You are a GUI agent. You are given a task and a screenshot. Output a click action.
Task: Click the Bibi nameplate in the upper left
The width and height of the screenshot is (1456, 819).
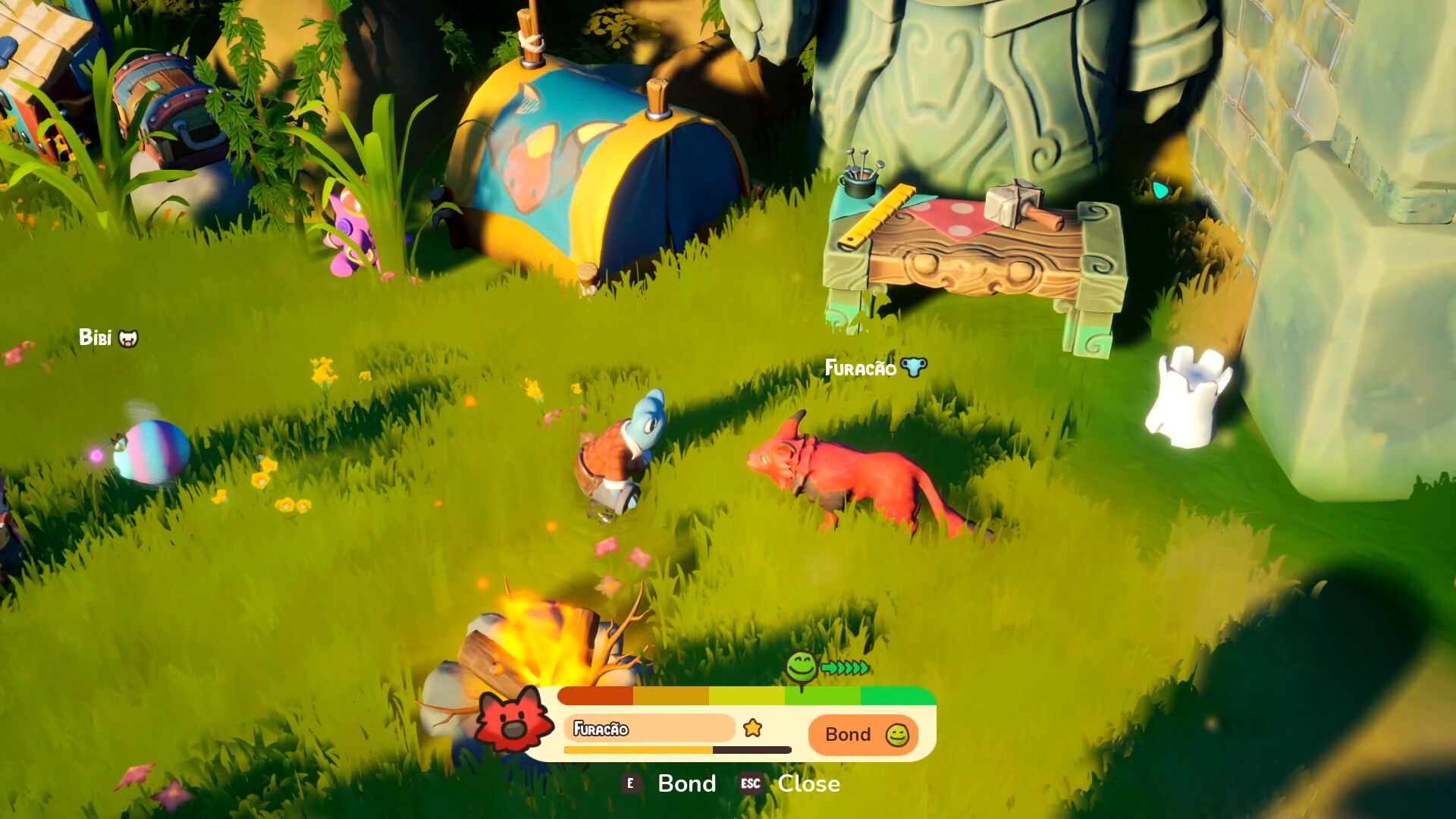point(98,337)
